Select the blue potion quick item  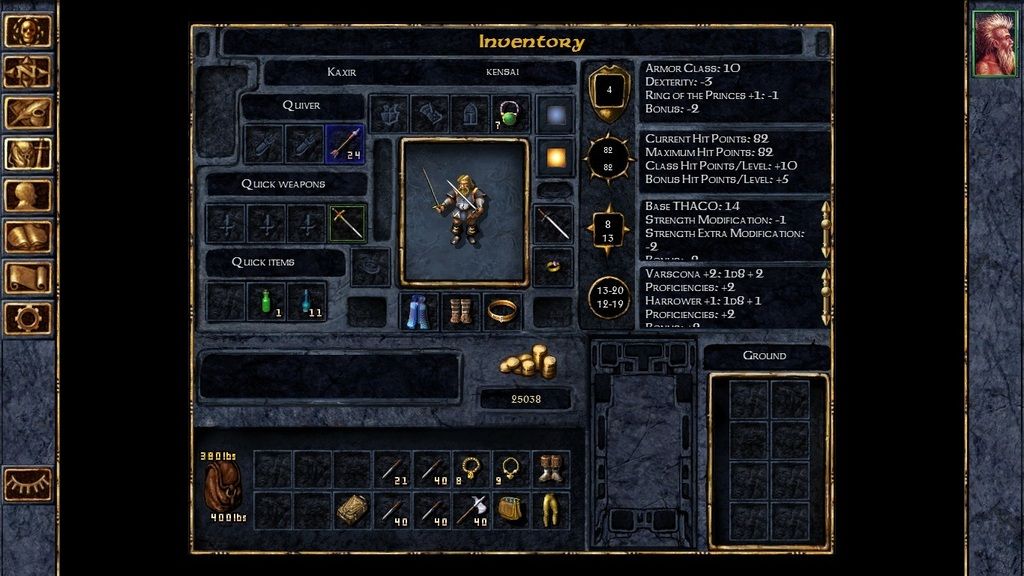tap(306, 301)
